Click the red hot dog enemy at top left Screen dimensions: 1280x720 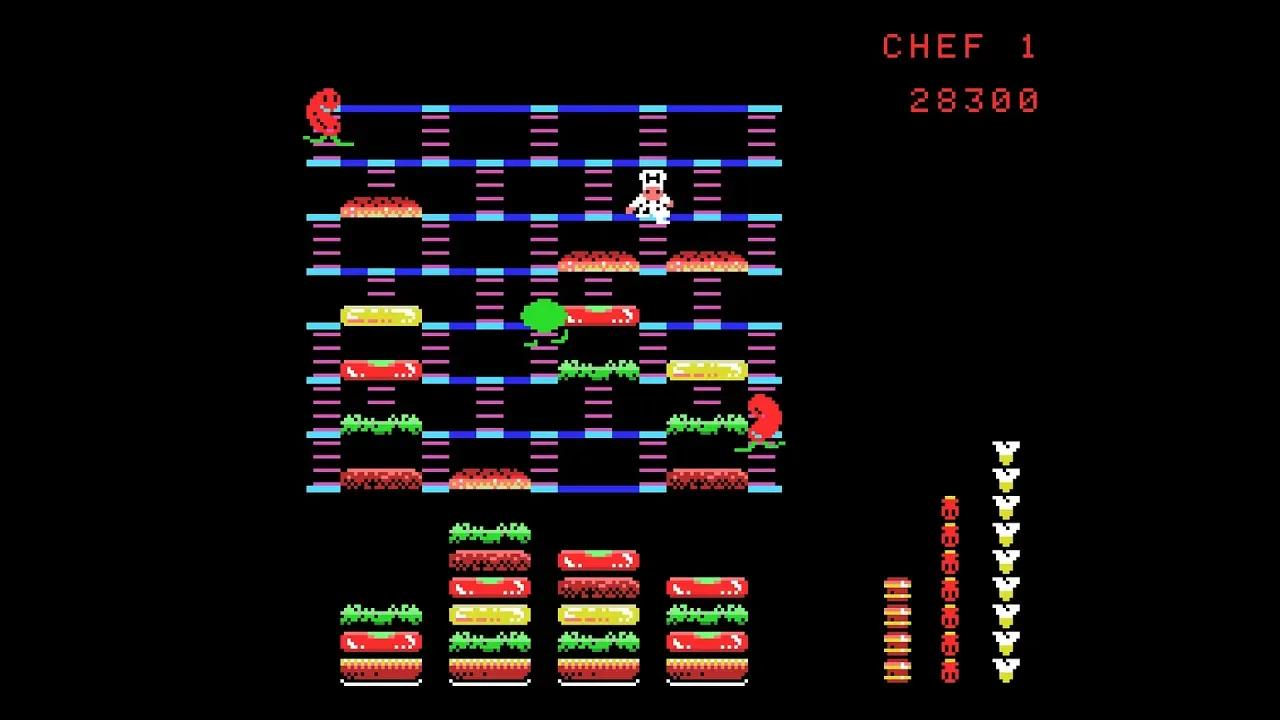click(x=325, y=110)
